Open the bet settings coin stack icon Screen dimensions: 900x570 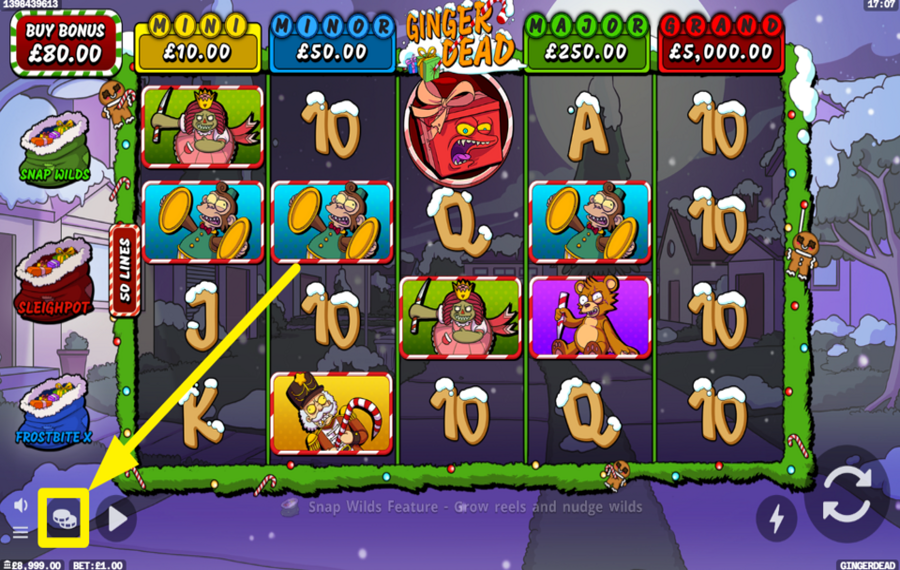65,517
